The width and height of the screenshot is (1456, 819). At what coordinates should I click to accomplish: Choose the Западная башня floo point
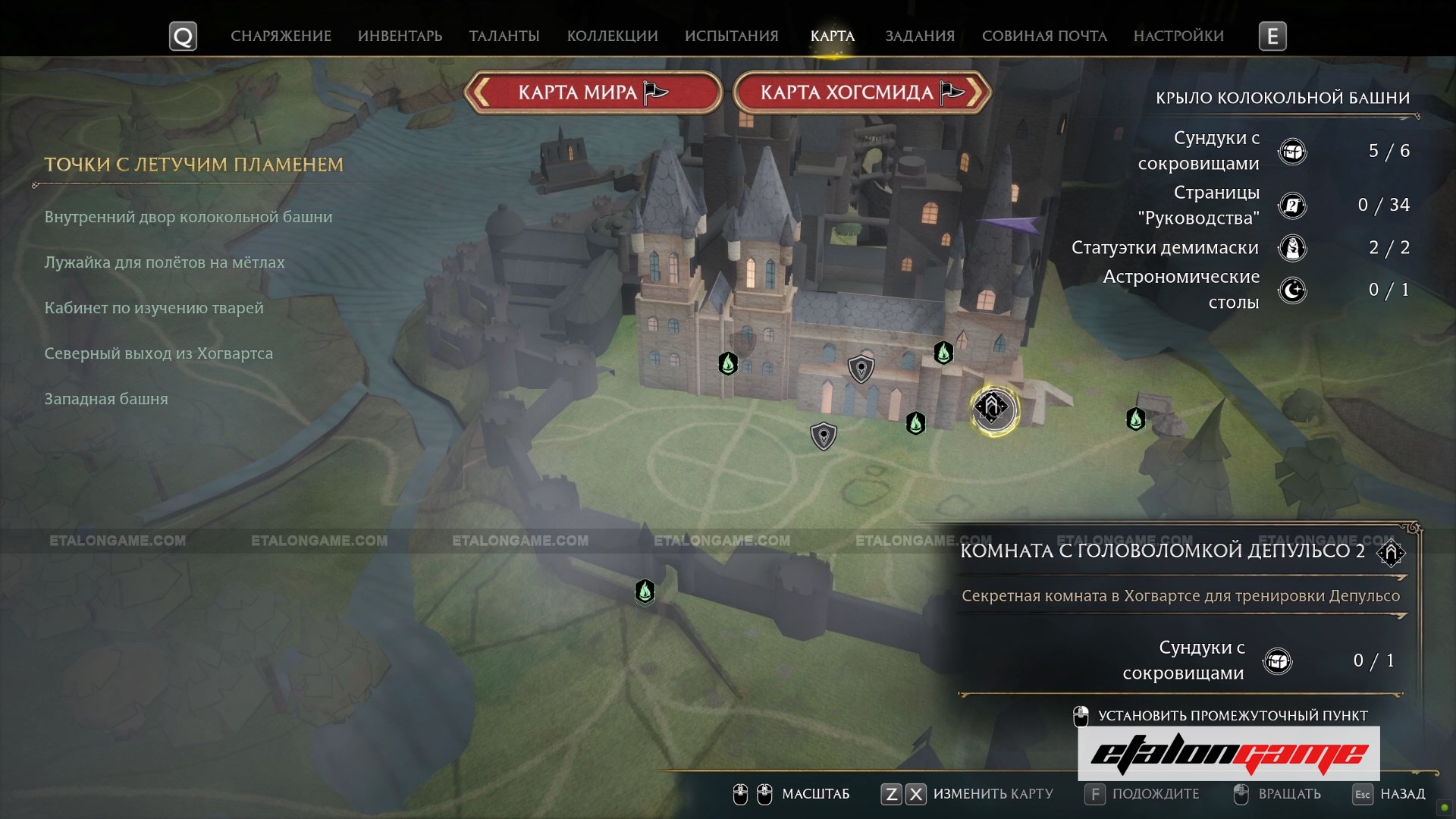106,399
